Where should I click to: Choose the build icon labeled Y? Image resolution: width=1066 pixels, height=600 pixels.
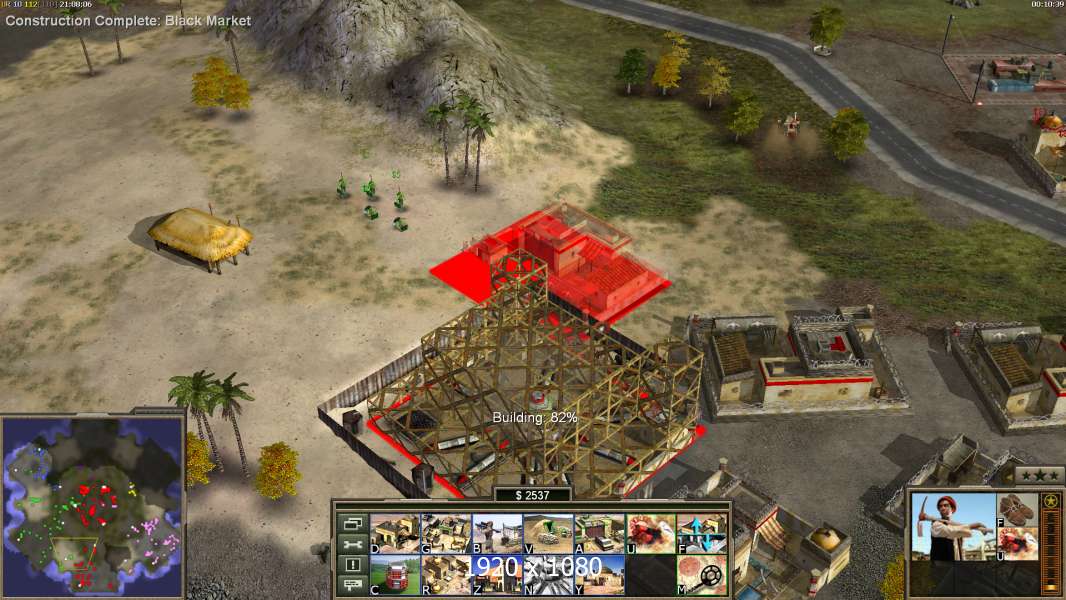click(x=599, y=575)
